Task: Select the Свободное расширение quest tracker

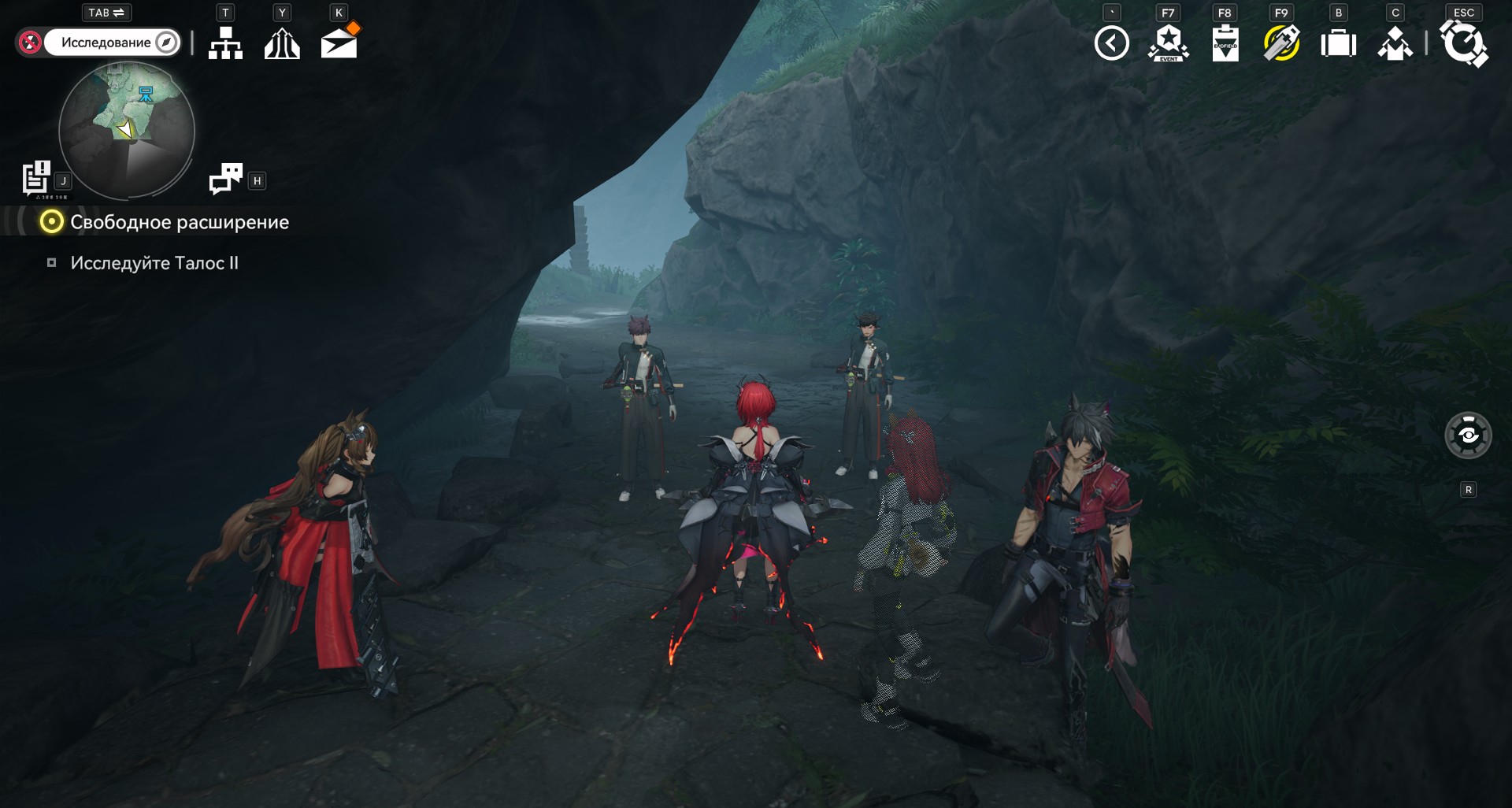Action: [179, 222]
